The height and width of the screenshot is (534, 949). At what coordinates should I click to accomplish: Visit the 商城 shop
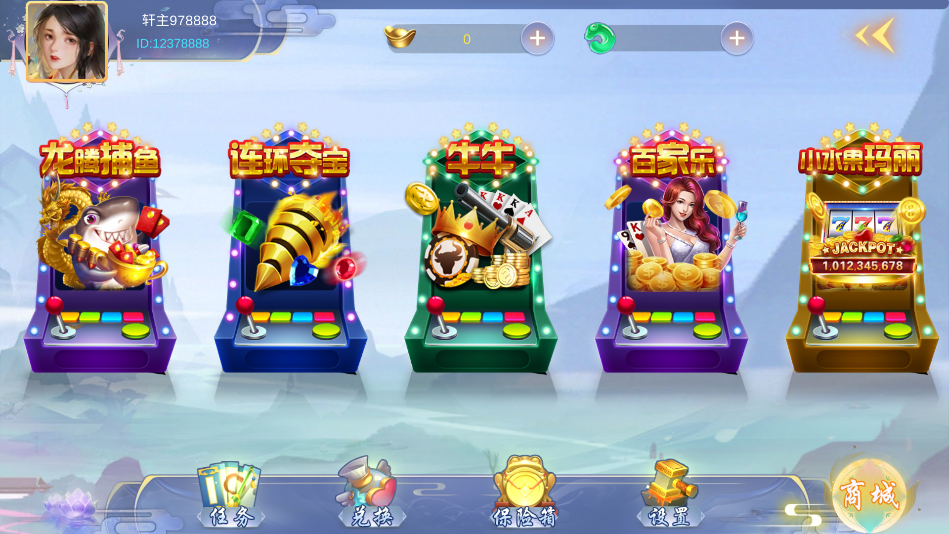coord(868,493)
